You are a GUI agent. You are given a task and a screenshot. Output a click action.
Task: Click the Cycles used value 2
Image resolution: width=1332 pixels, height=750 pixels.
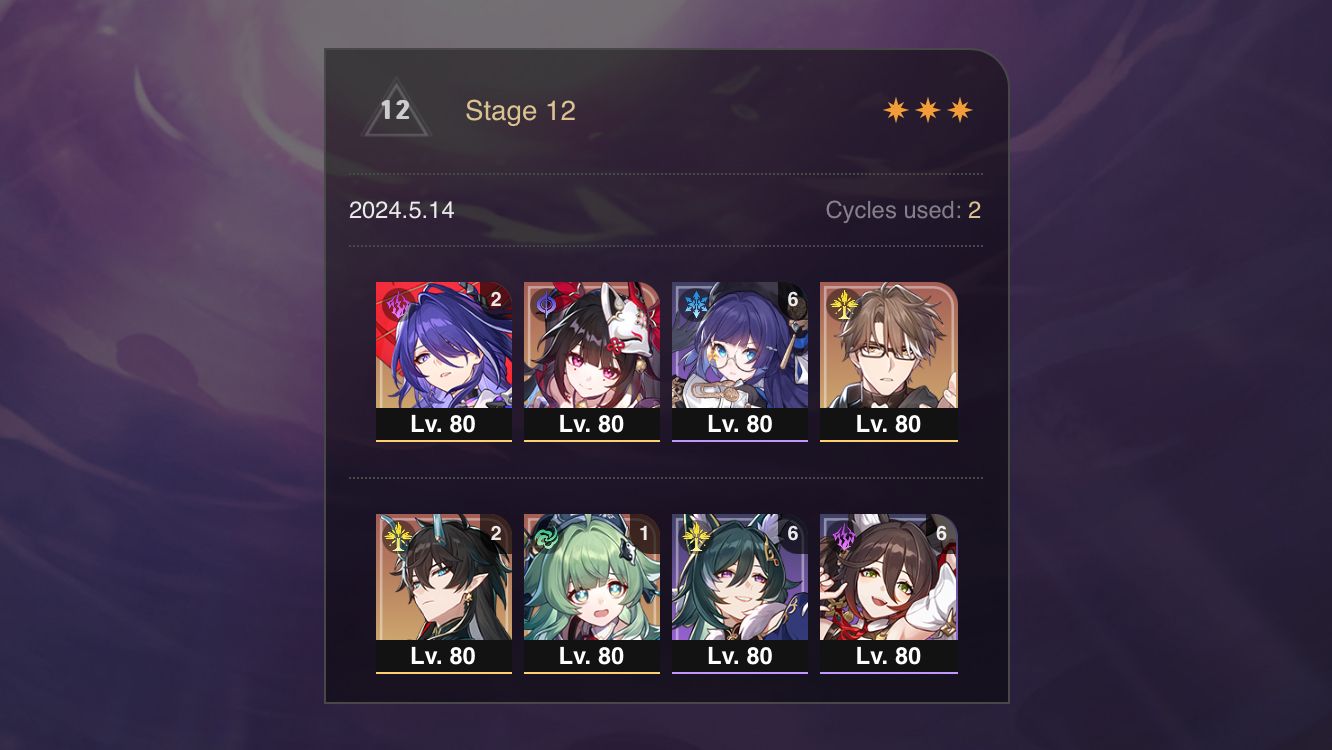(x=974, y=211)
